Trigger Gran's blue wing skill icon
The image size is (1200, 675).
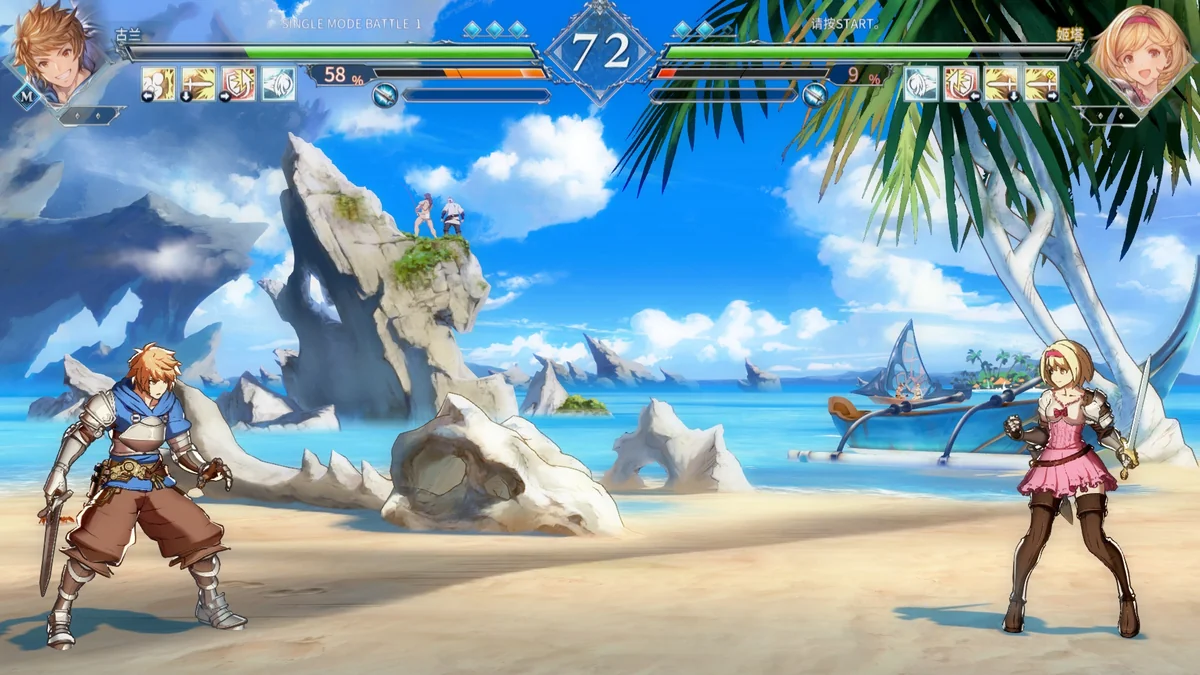(278, 84)
